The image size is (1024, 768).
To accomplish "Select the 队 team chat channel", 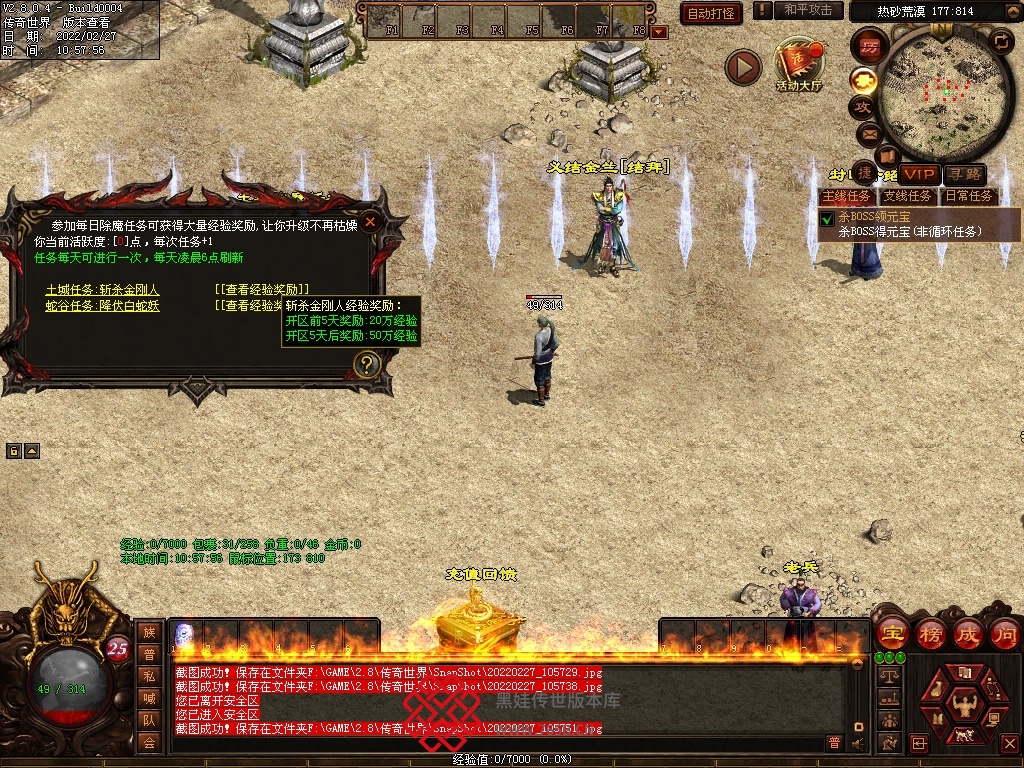I will [149, 719].
